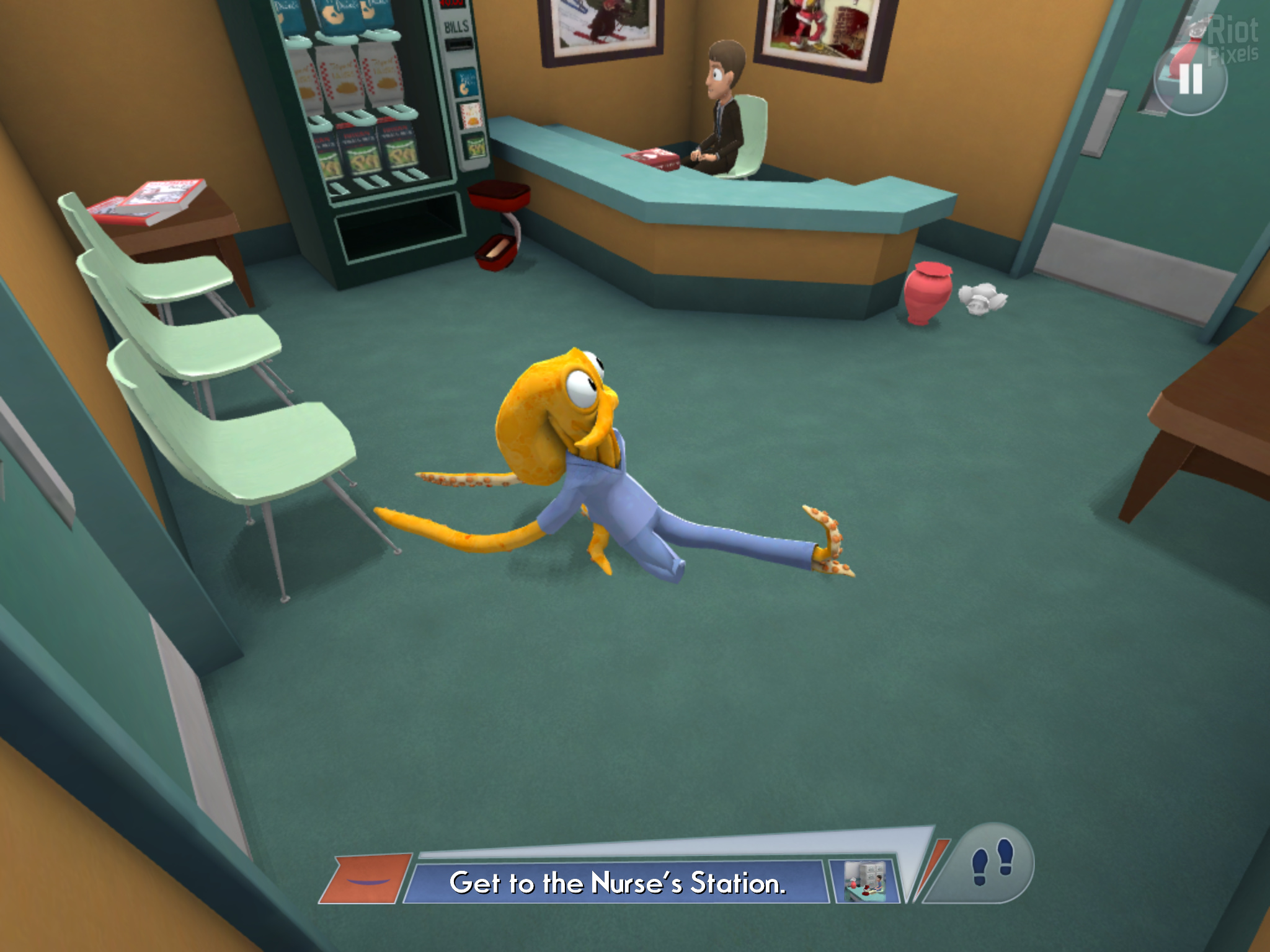
Task: Toggle the footprints leg mode button
Action: click(x=991, y=863)
